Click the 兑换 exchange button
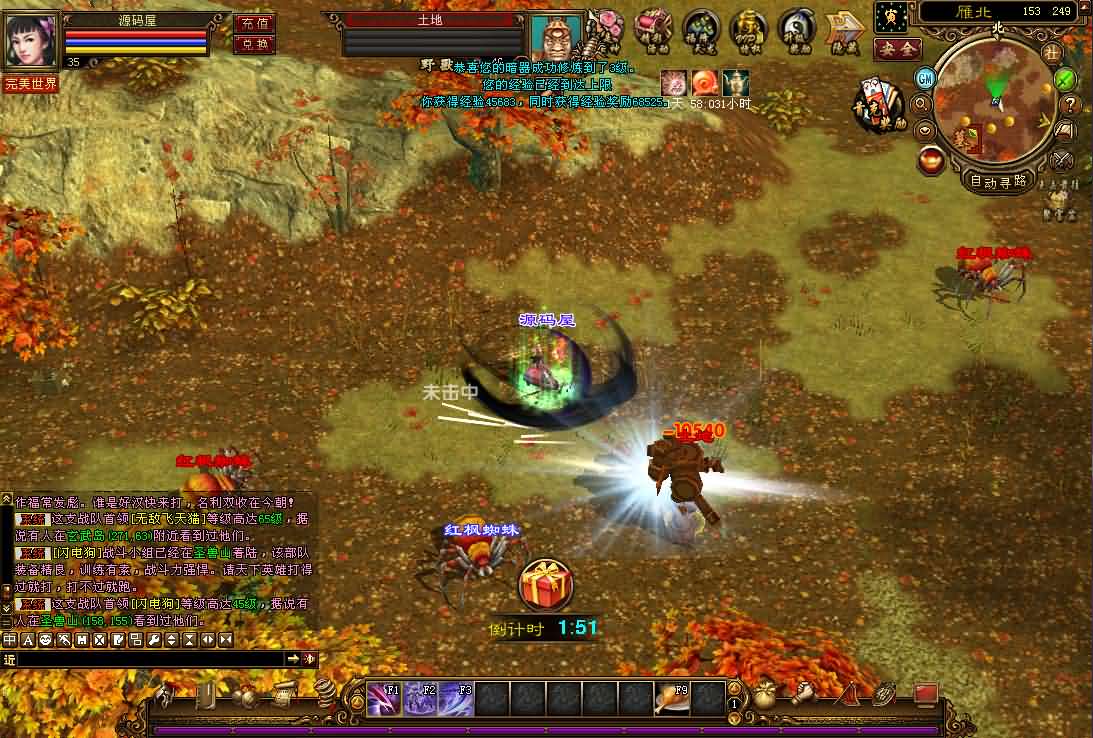Image resolution: width=1093 pixels, height=738 pixels. click(254, 44)
